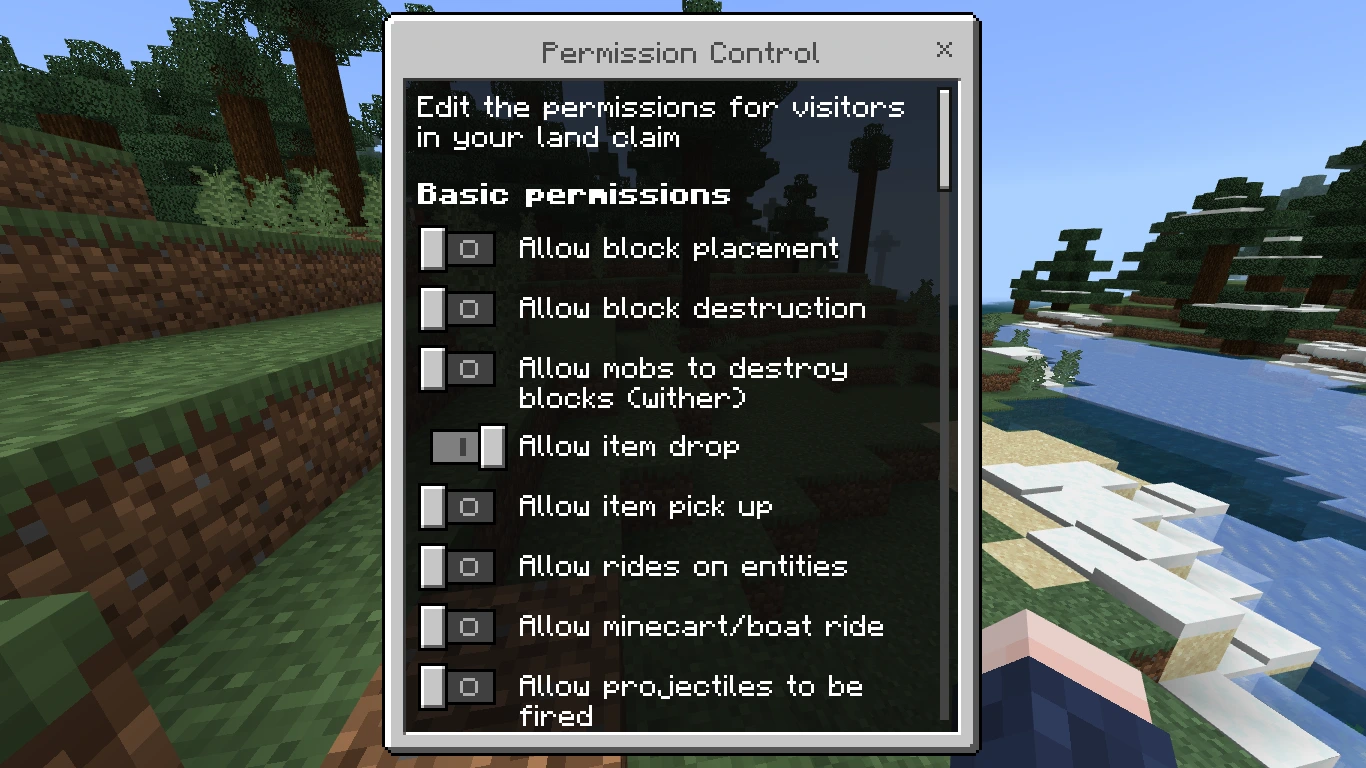Enable the Allow minecart/boat ride permission
The width and height of the screenshot is (1366, 768).
coord(457,627)
